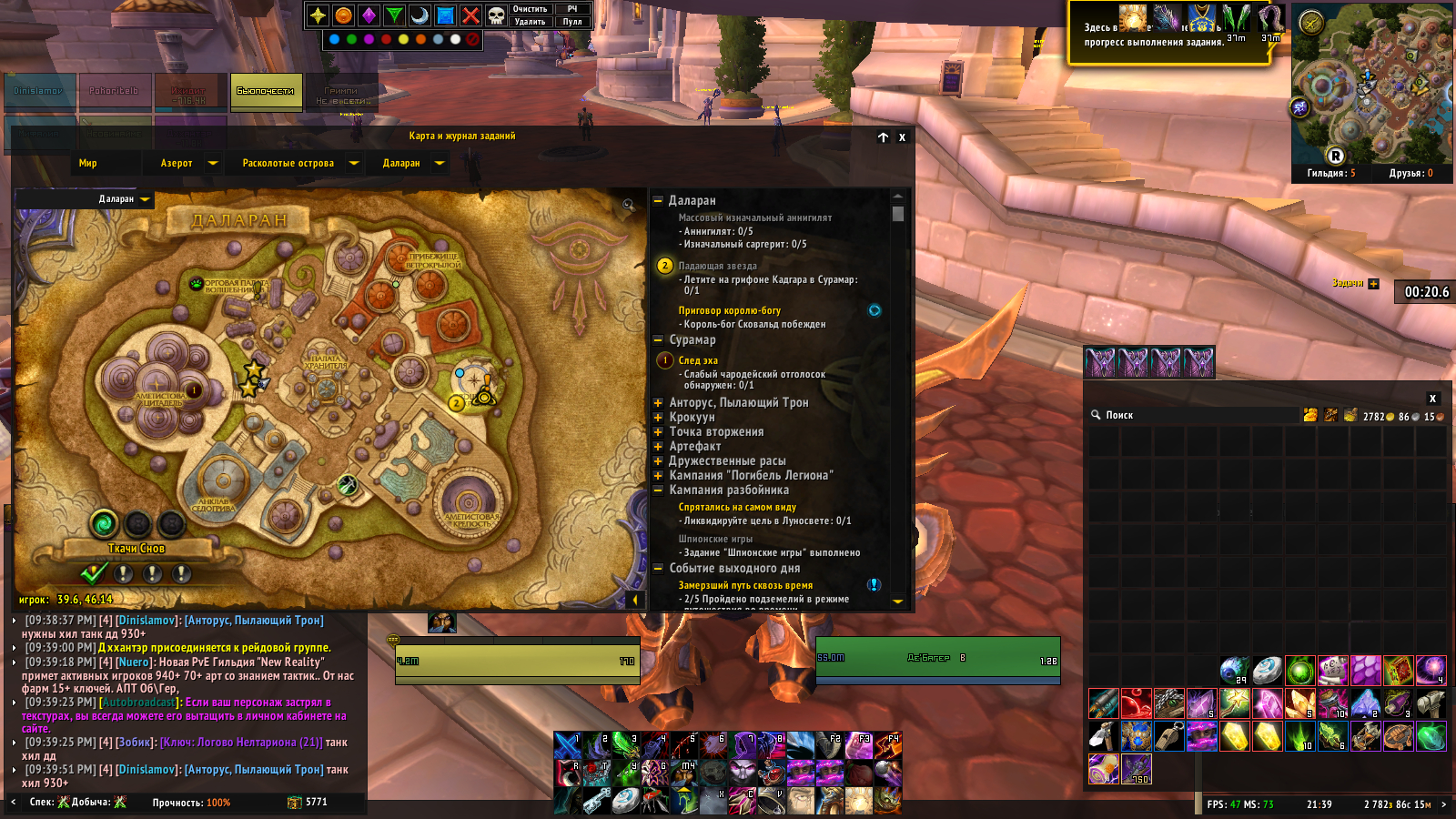1456x819 pixels.
Task: Open the Даларан floor dropdown above the map
Action: click(145, 199)
